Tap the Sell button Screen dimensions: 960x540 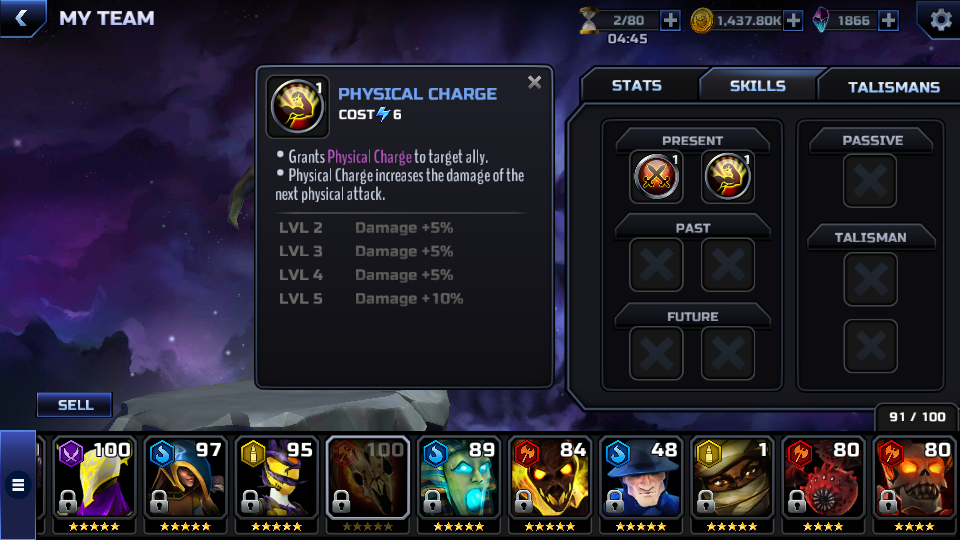click(75, 405)
